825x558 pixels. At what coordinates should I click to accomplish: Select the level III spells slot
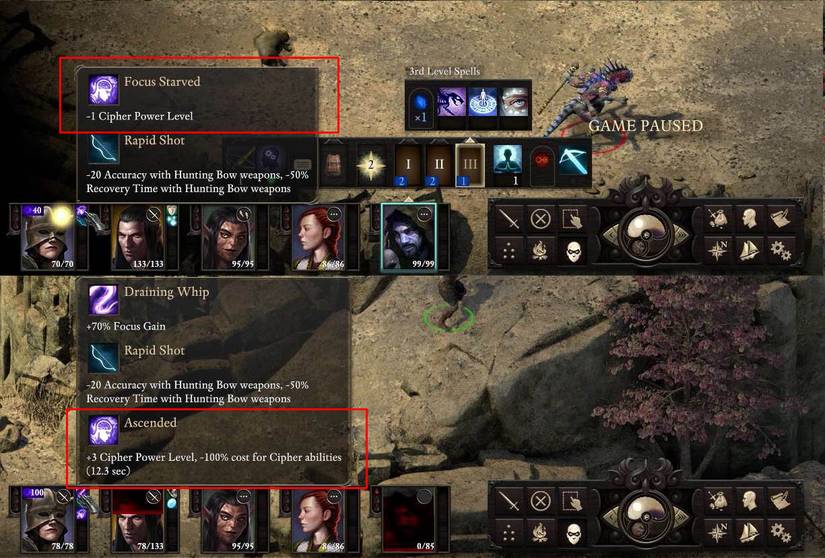[x=470, y=162]
